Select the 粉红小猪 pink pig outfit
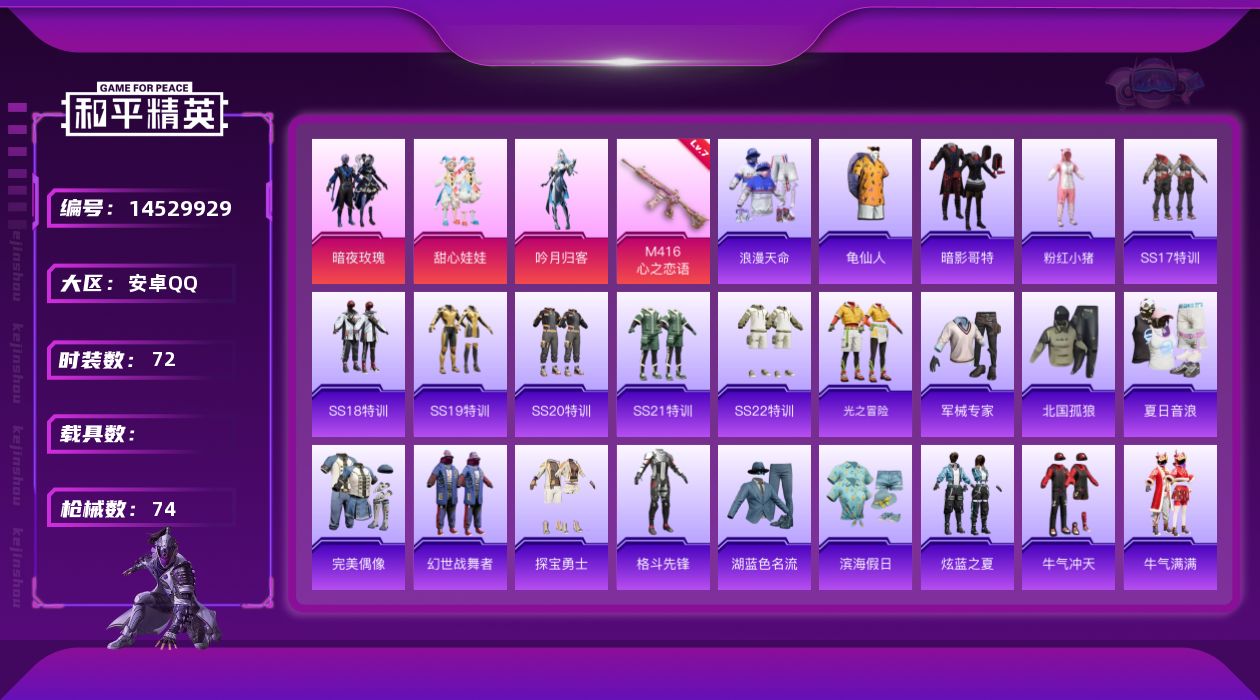 click(x=1068, y=210)
